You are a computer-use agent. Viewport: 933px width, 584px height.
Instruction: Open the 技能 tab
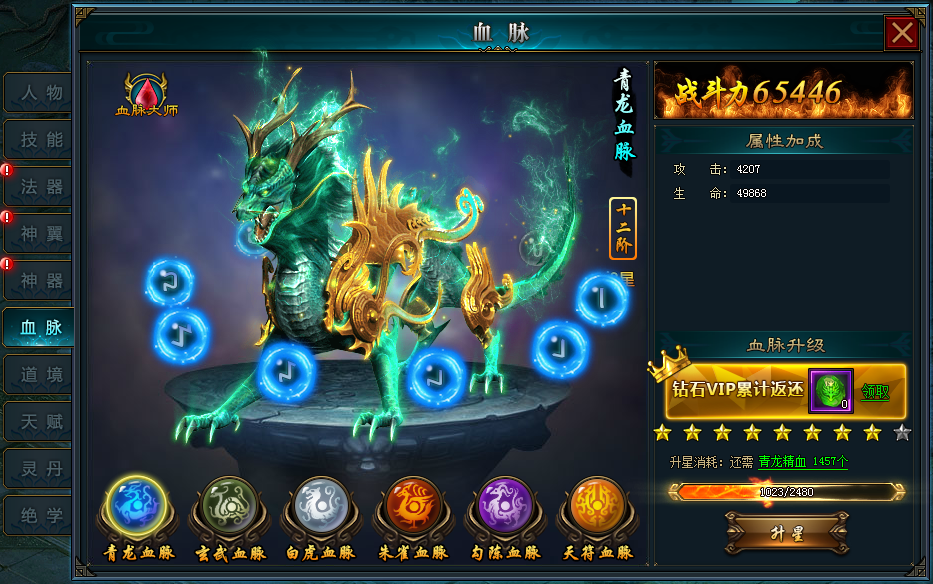[x=40, y=140]
